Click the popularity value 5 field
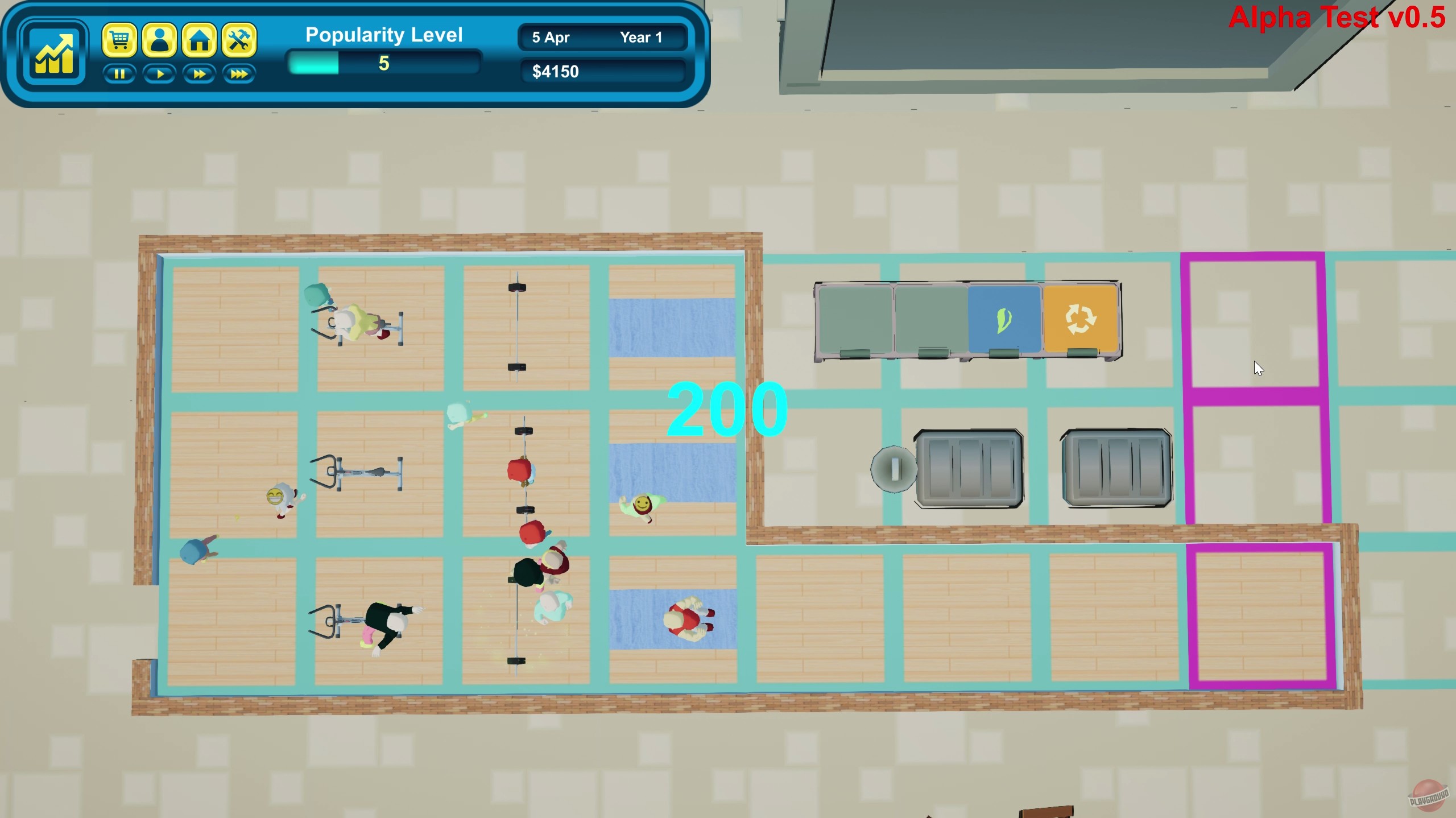 pyautogui.click(x=384, y=64)
